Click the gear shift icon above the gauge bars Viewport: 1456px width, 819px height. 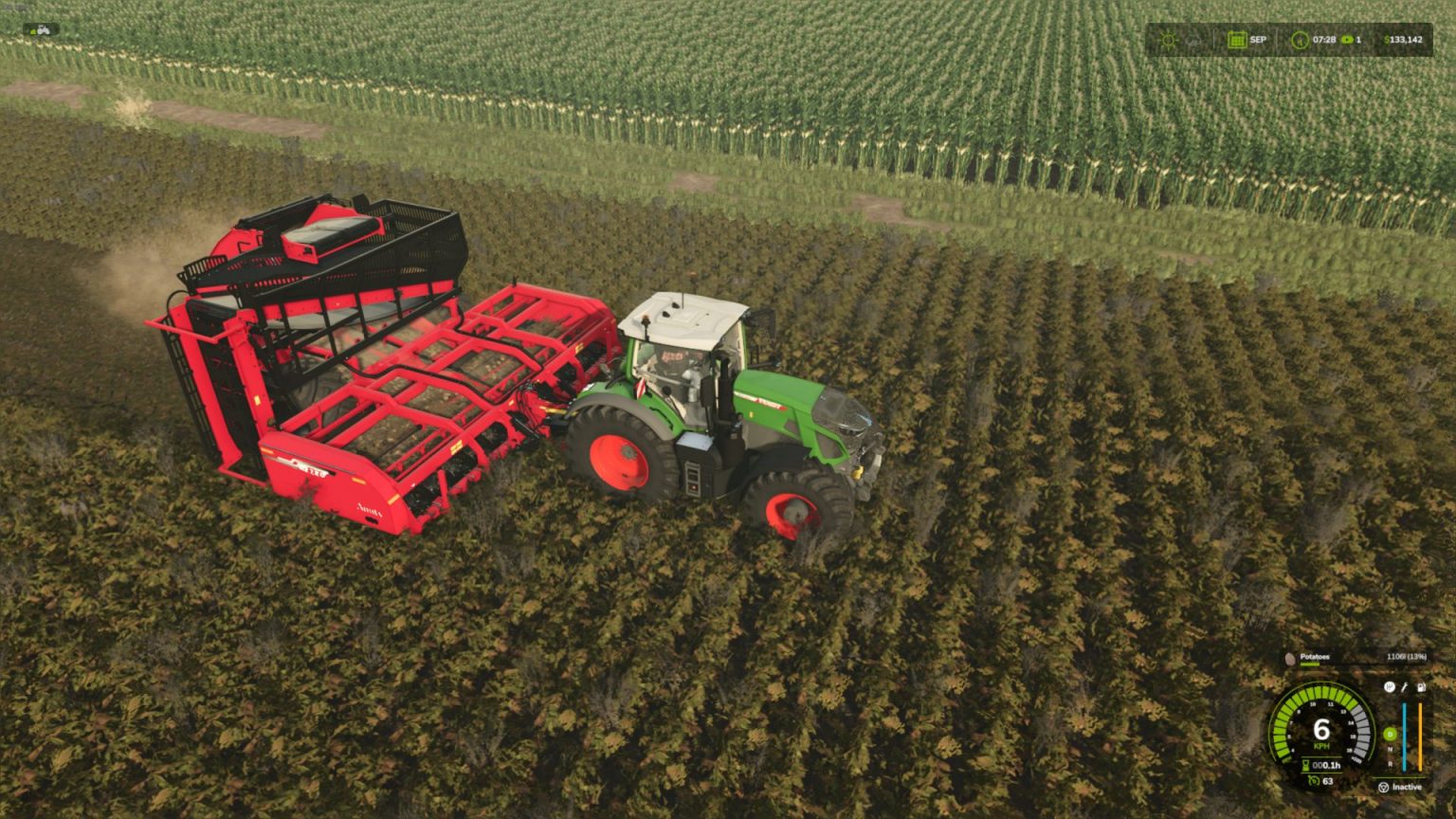[1390, 688]
